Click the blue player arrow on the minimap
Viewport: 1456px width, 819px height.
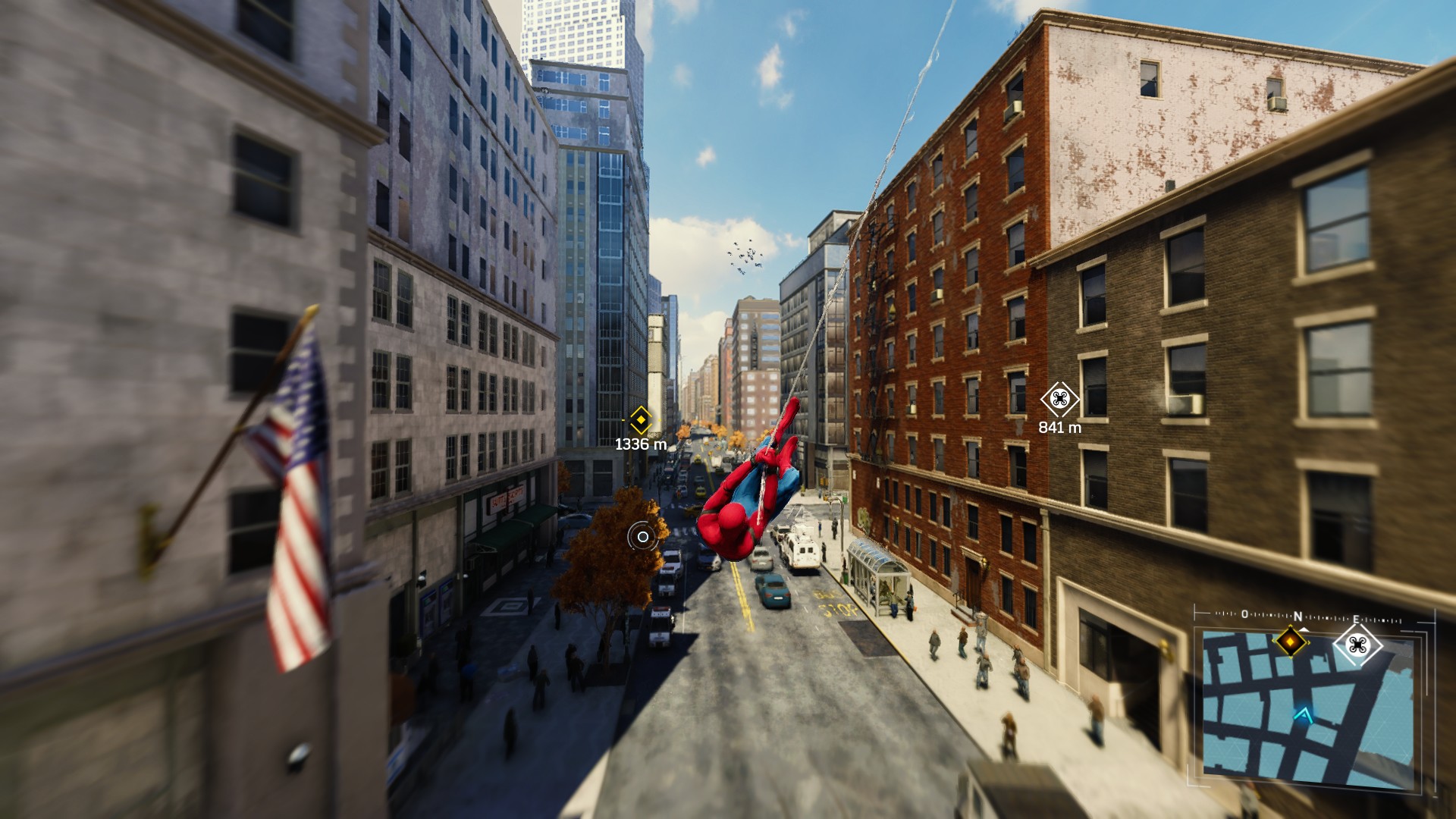(x=1304, y=714)
